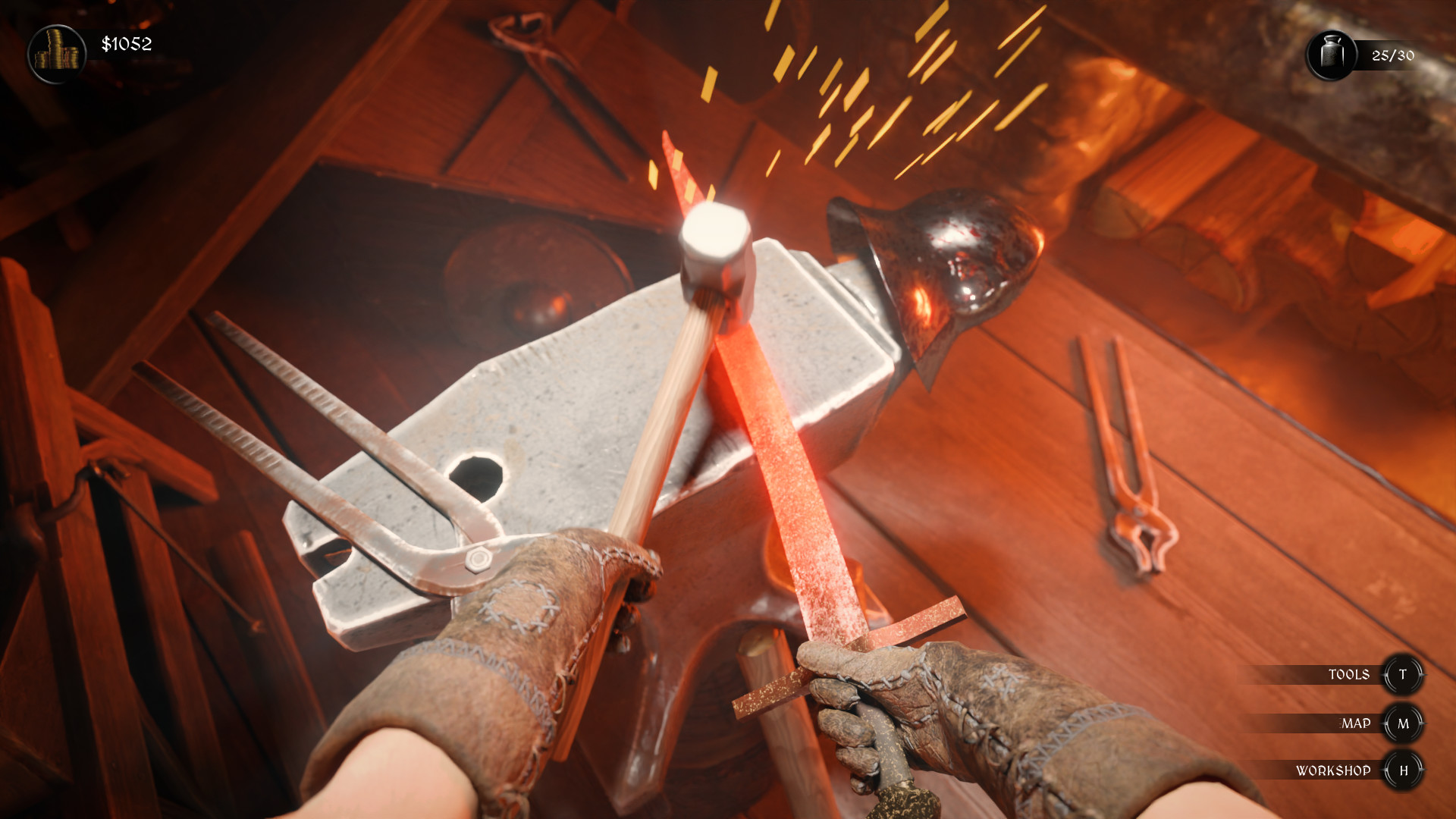
Task: Click the WORKSHOP label
Action: click(1336, 770)
